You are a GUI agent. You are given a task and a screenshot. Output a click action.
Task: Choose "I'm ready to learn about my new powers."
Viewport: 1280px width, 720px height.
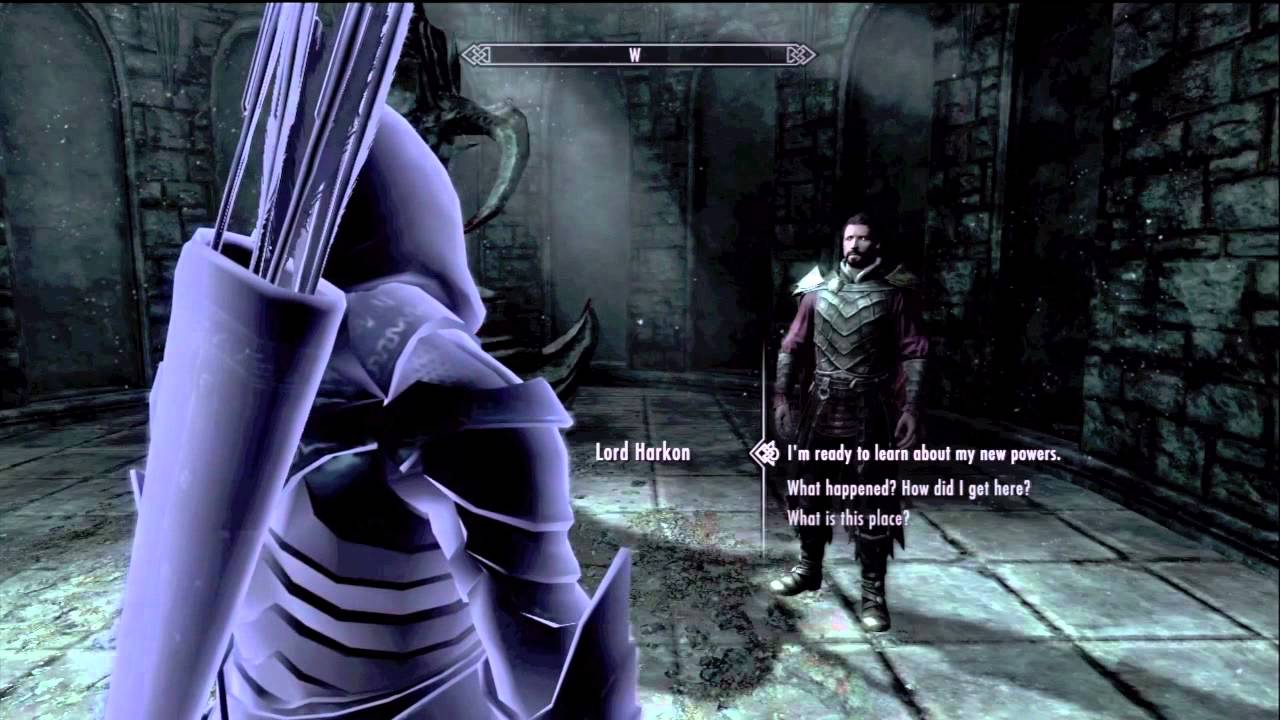(x=922, y=454)
